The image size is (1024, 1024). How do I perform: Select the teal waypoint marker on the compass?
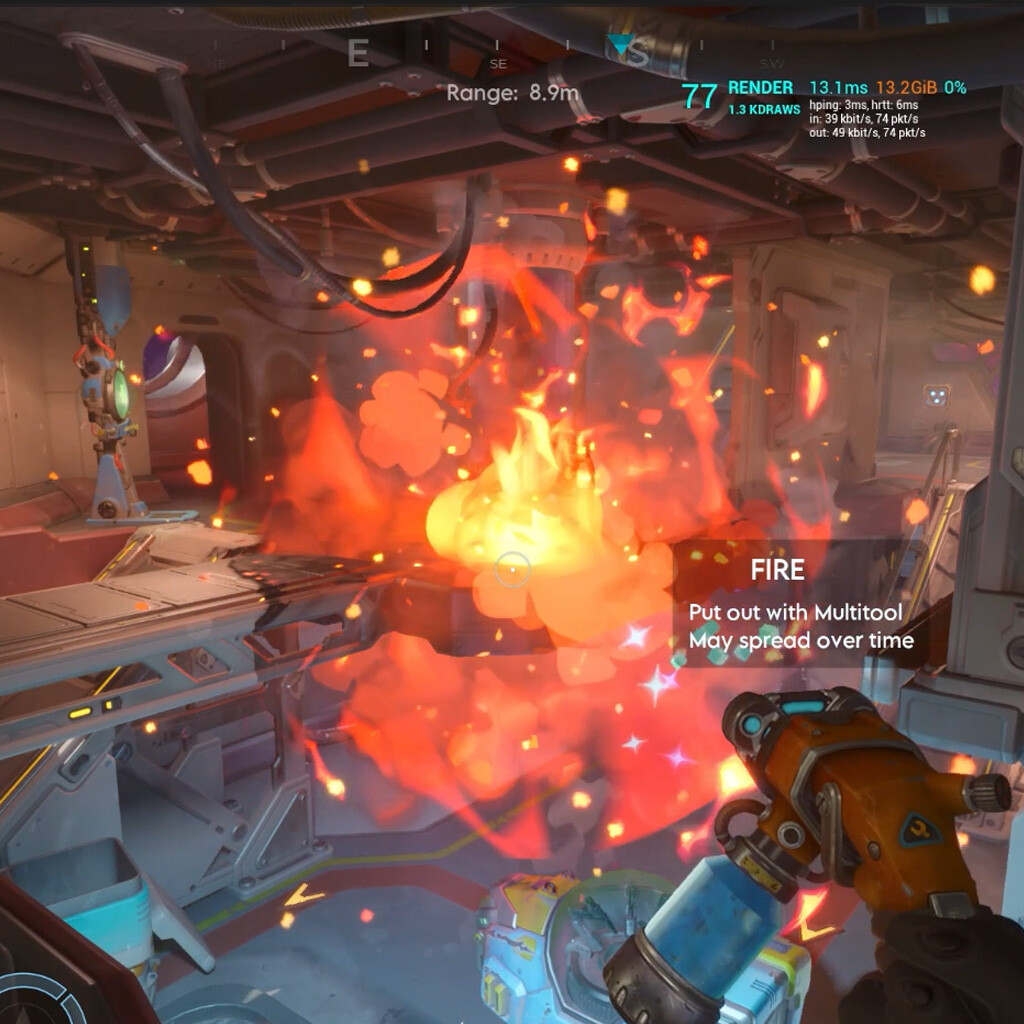pyautogui.click(x=620, y=44)
